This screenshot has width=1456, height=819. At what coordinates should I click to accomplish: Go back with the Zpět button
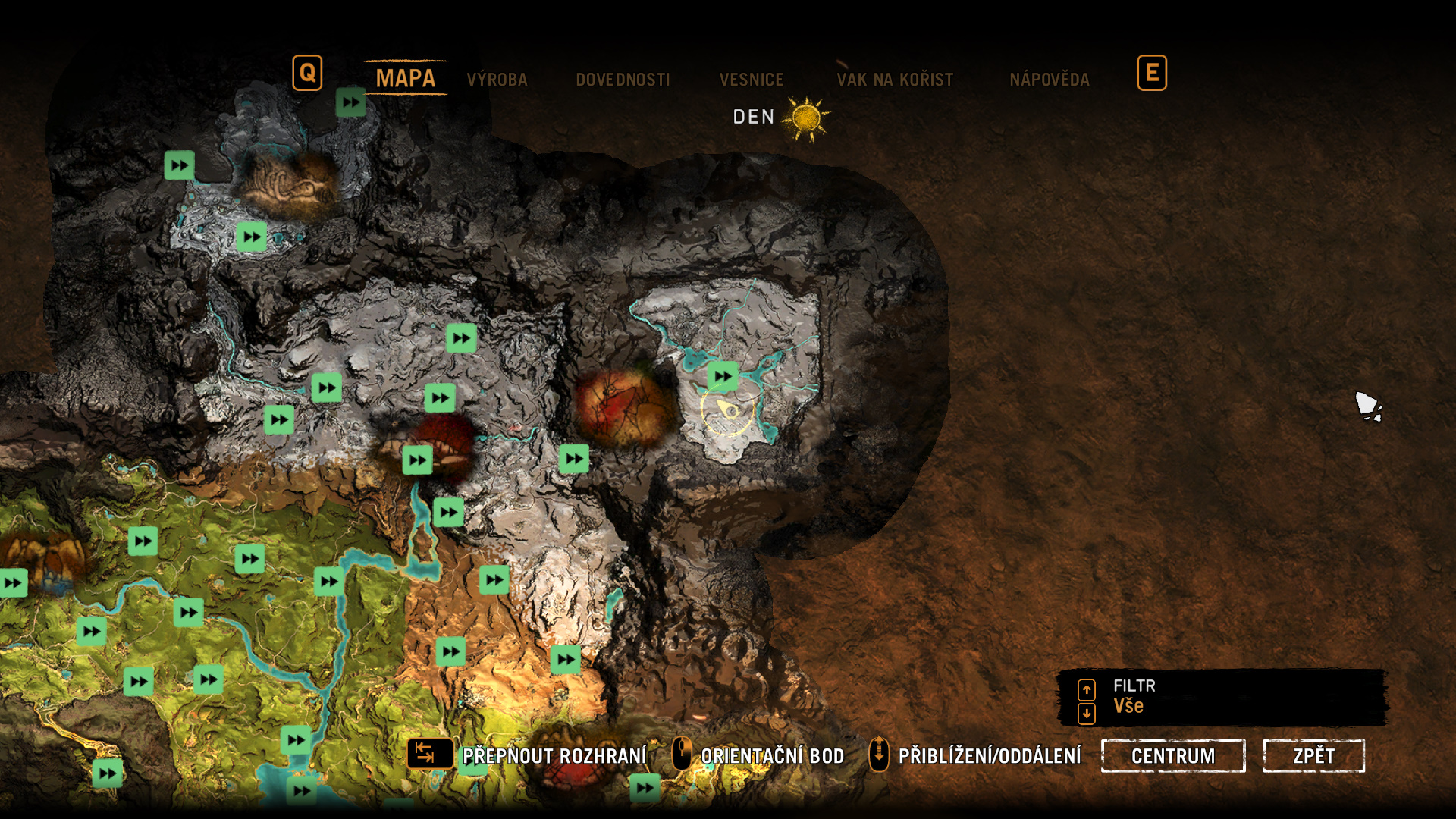(x=1313, y=756)
